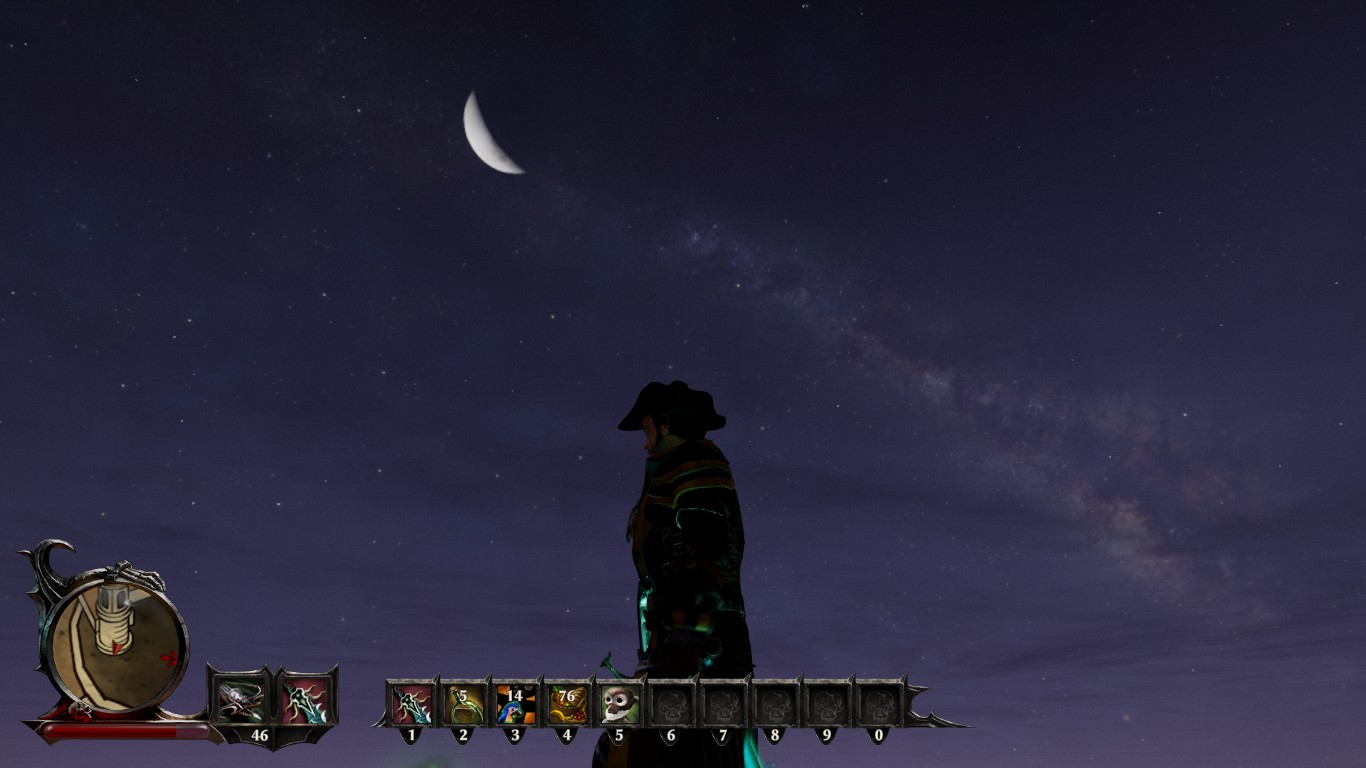This screenshot has width=1366, height=768.
Task: Activate the monkey companion icon
Action: (x=619, y=704)
